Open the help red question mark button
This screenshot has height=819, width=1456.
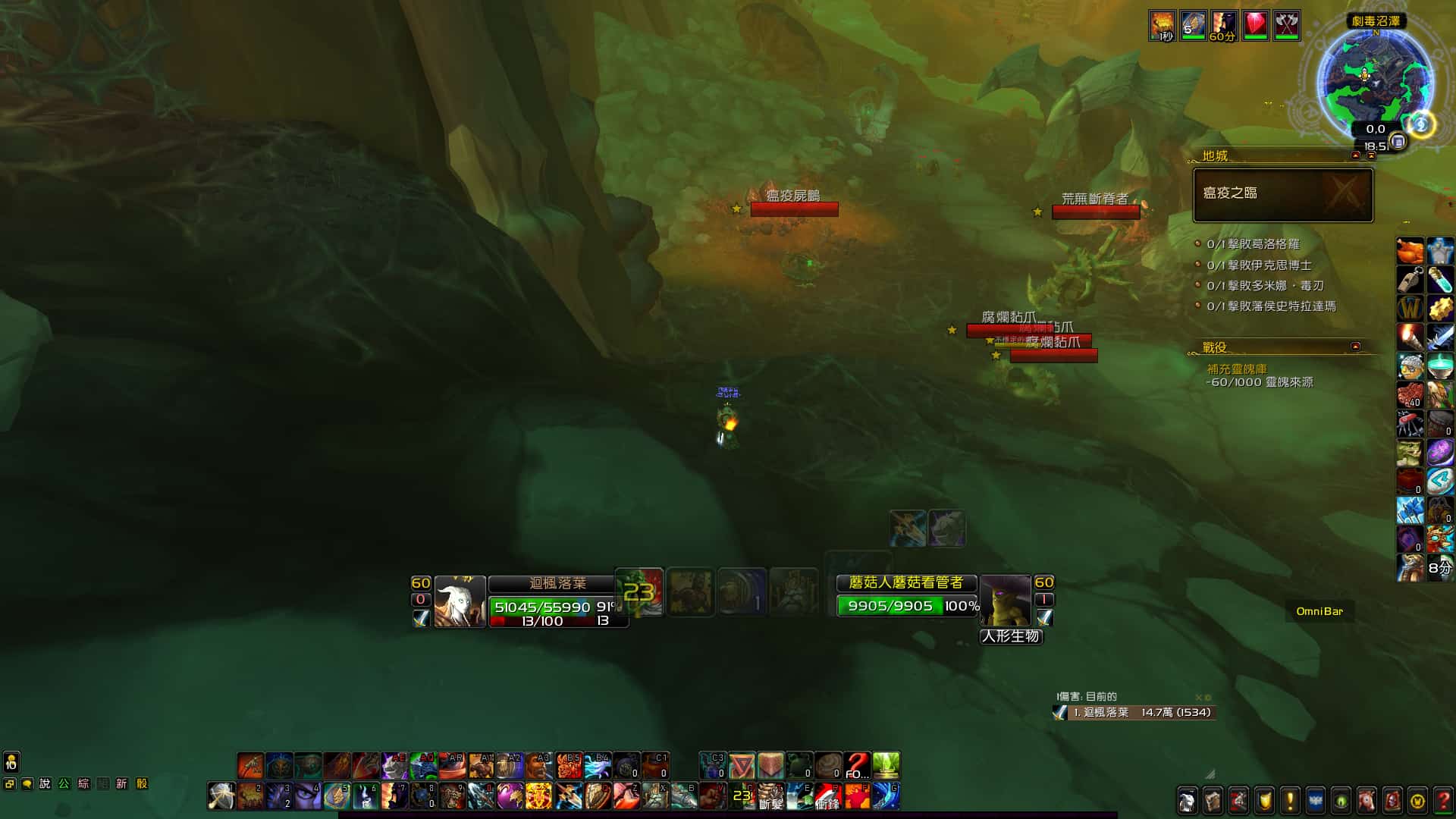click(1444, 801)
